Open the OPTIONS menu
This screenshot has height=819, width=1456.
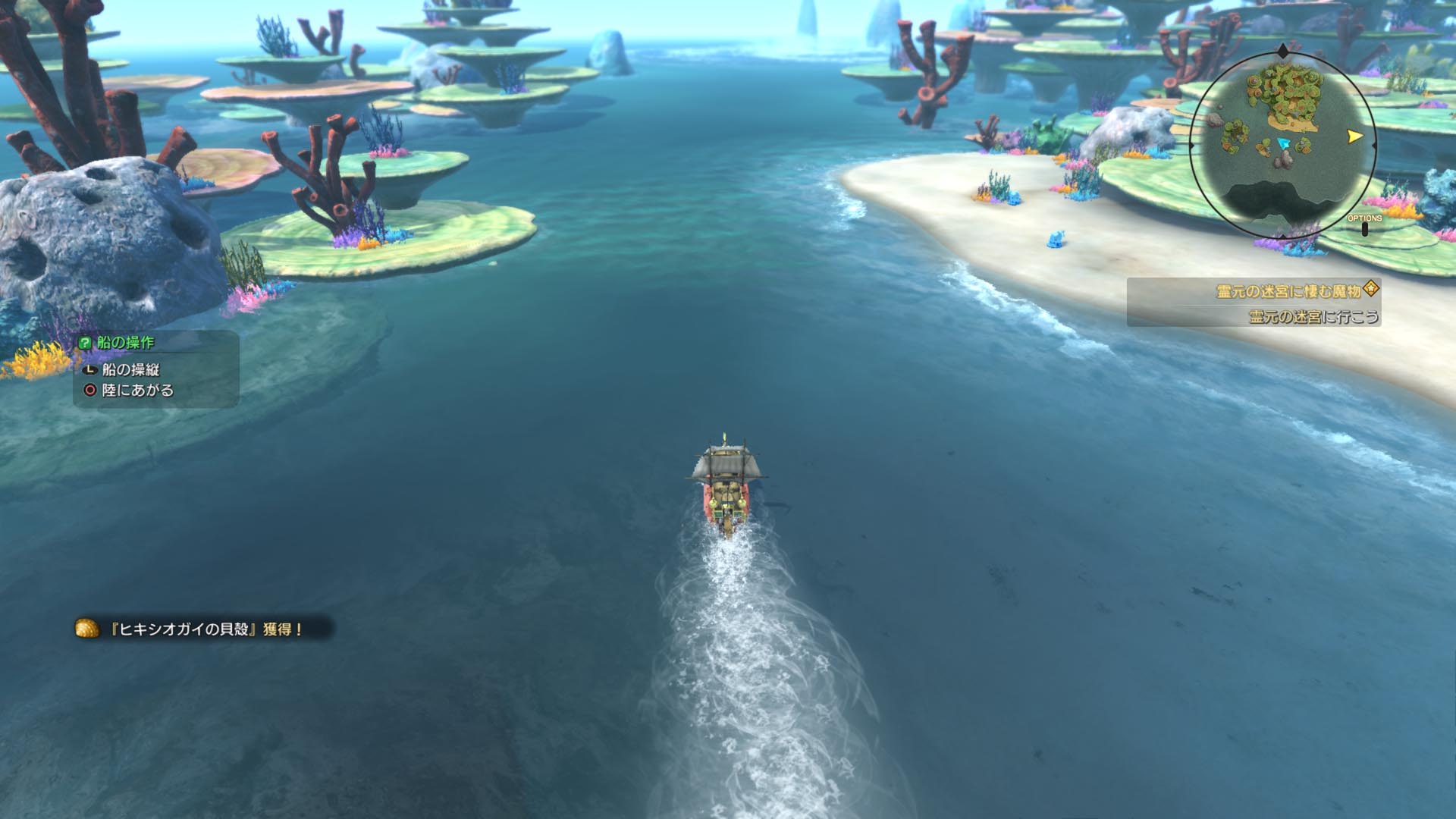1364,218
